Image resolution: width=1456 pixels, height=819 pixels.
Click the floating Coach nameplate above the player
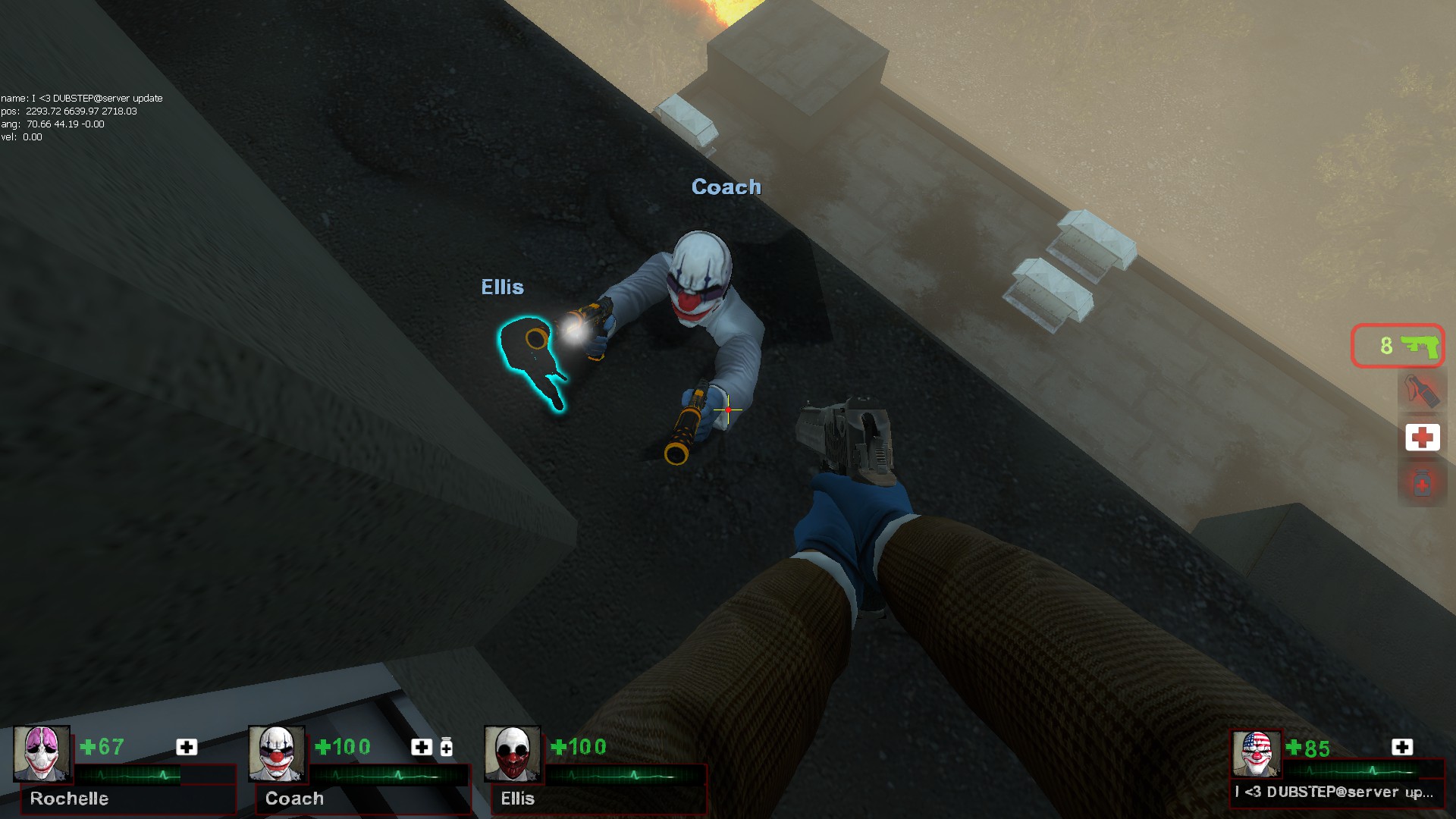point(726,187)
